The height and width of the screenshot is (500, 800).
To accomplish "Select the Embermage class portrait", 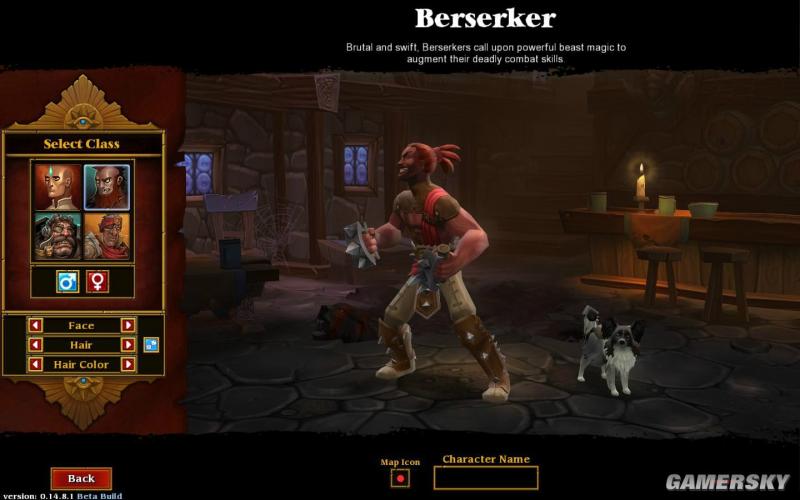I will [x=57, y=185].
